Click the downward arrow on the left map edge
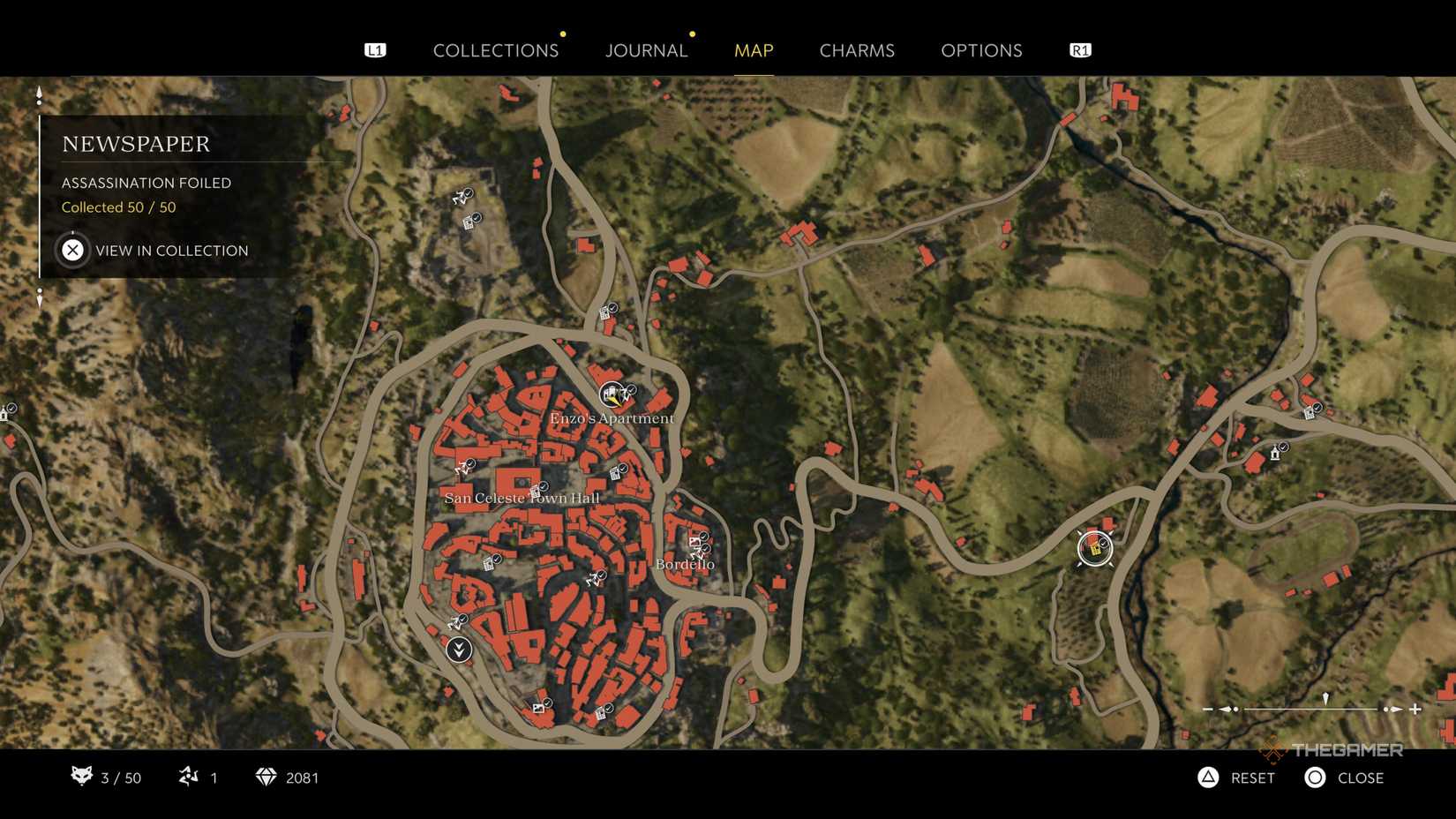Screen dimensions: 1456x819 [x=39, y=300]
